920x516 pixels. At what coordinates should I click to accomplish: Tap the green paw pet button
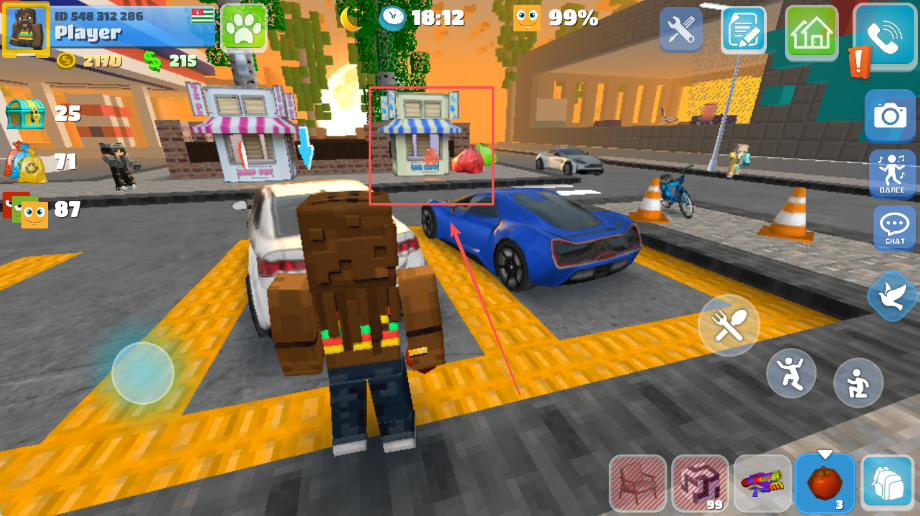coord(243,27)
